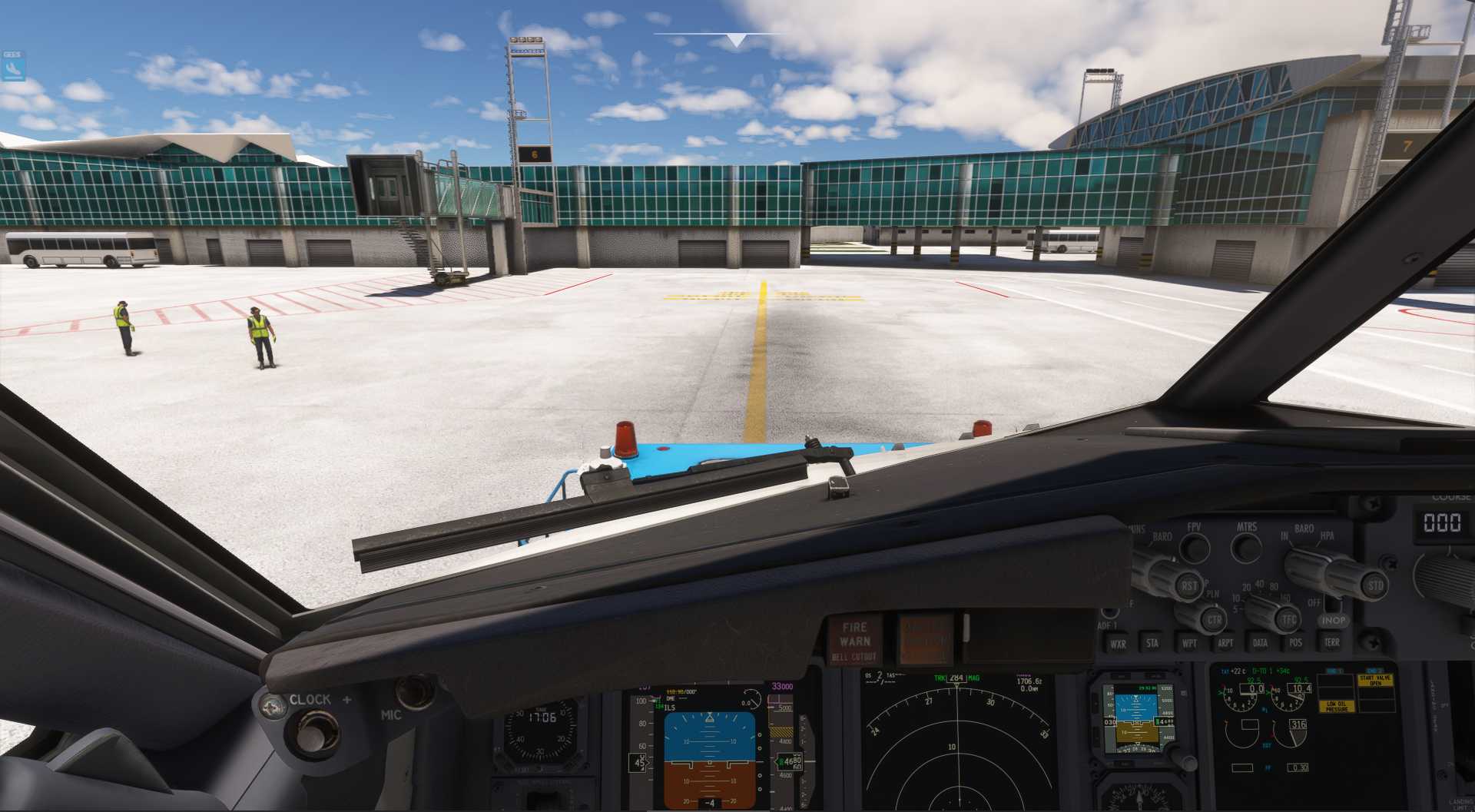This screenshot has width=1475, height=812.
Task: Open the toolbar via the top arrow handle
Action: [x=736, y=39]
